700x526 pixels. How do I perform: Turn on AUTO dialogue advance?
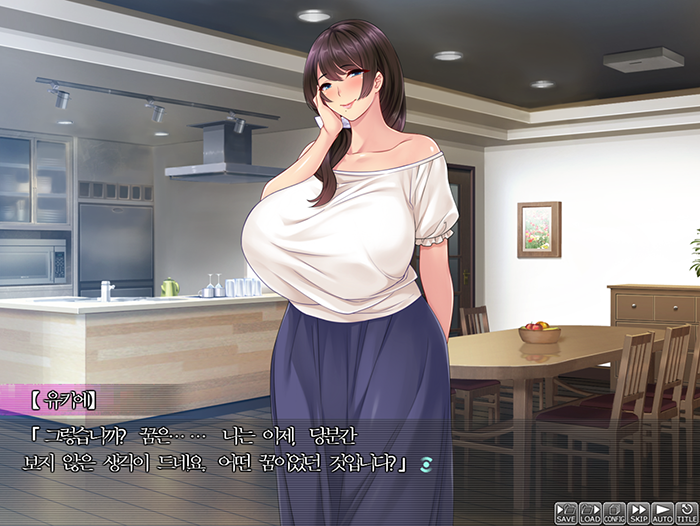pyautogui.click(x=662, y=513)
